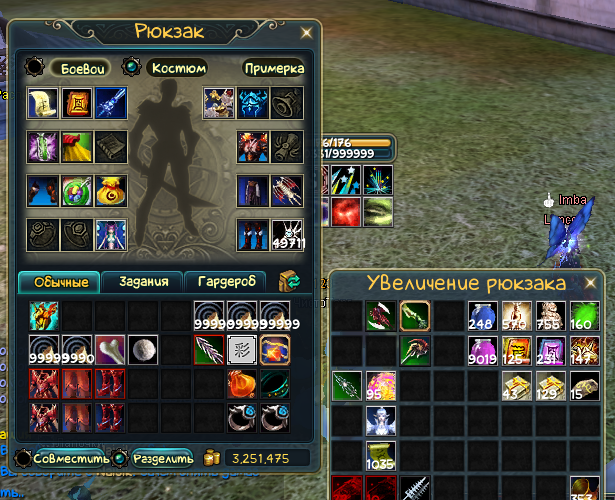Click the Совместить button

[x=62, y=457]
